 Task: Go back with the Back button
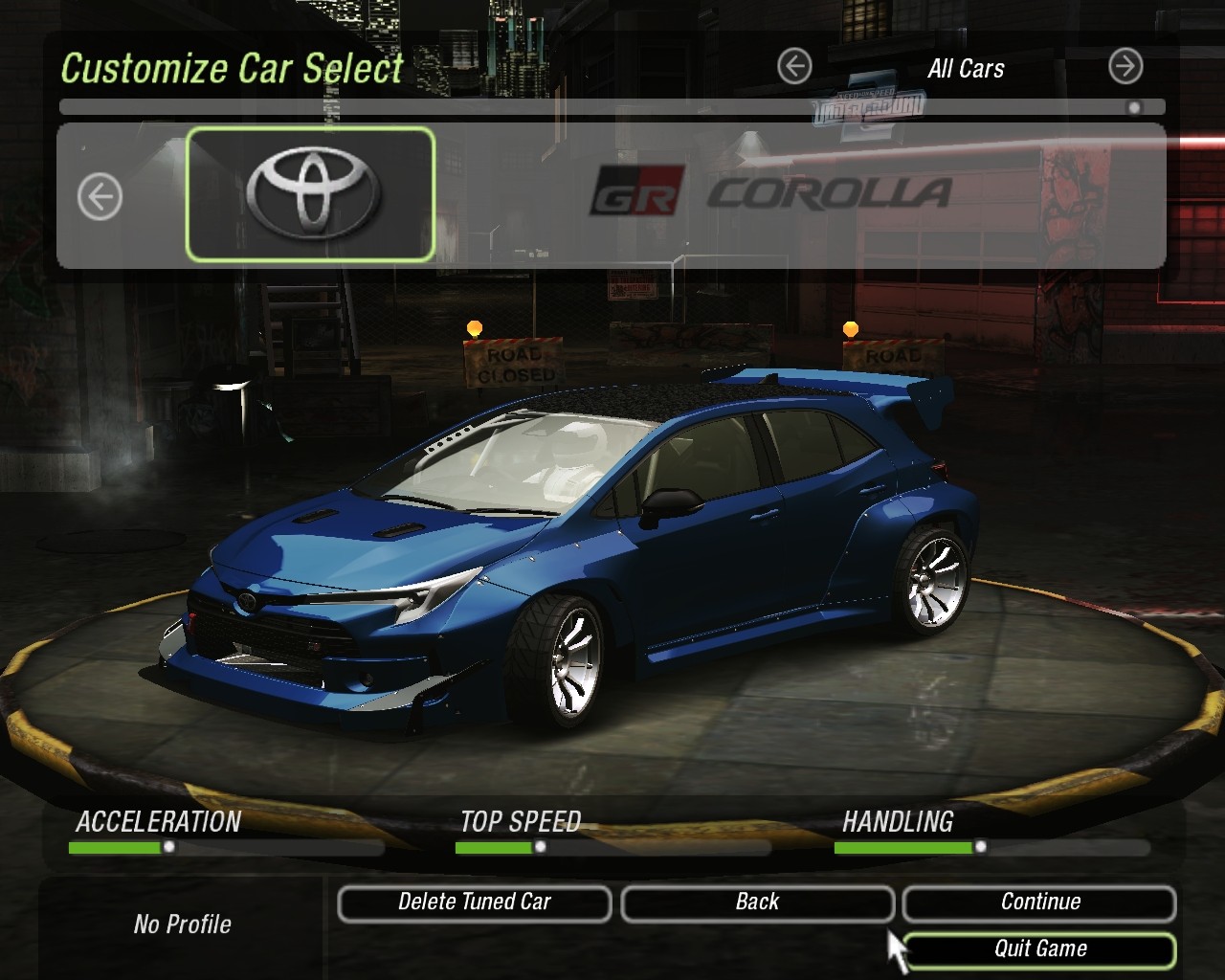click(757, 902)
